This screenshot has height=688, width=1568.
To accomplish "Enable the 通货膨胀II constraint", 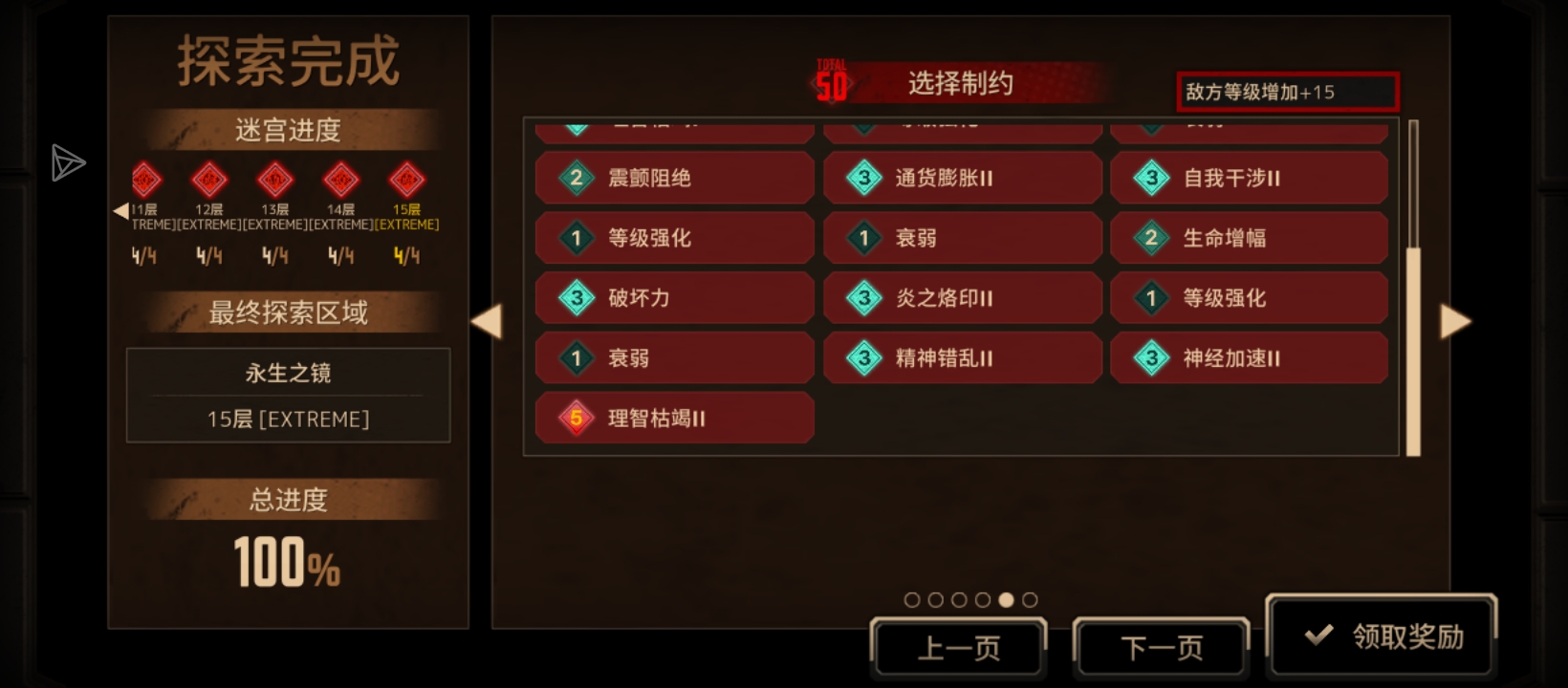I will coord(962,178).
